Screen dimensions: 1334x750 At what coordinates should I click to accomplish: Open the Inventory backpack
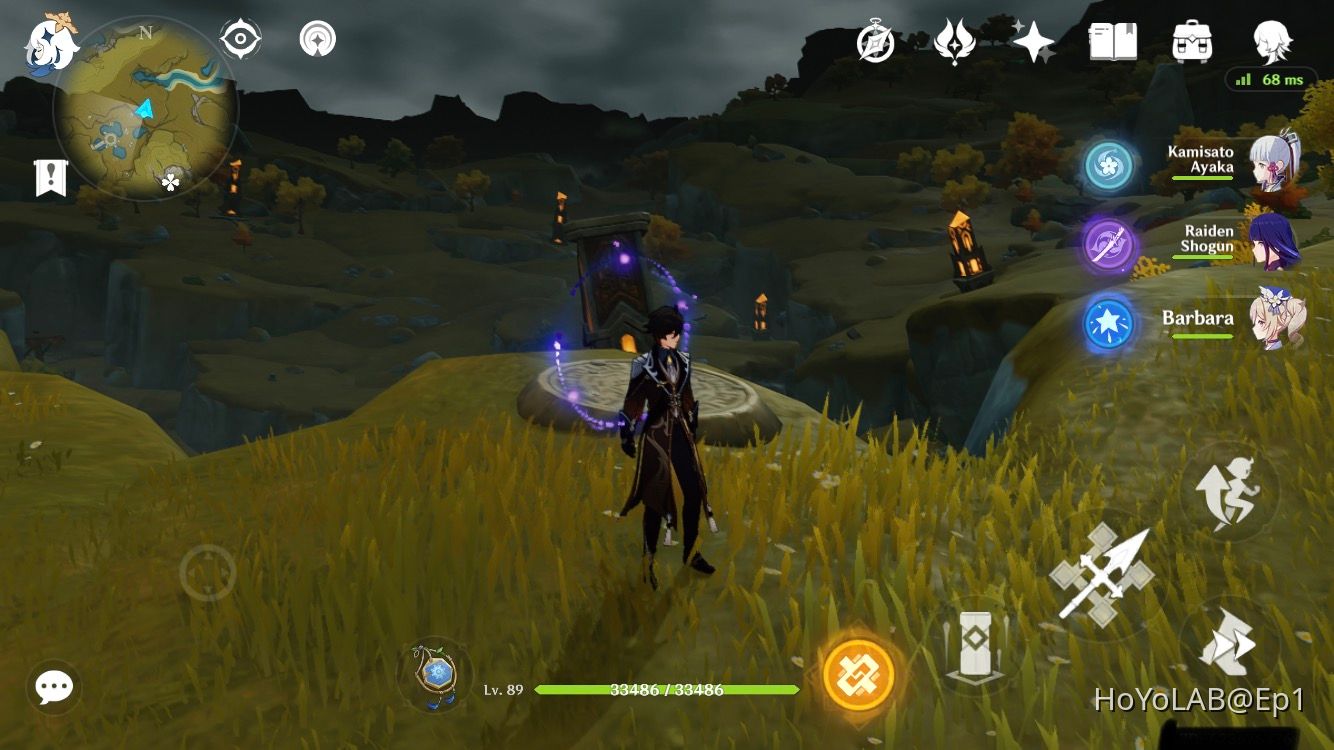[1190, 41]
